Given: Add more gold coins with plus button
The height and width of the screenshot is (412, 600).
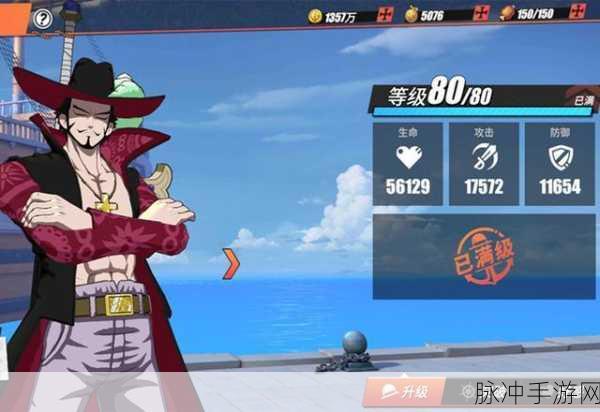Looking at the screenshot, I should 386,15.
